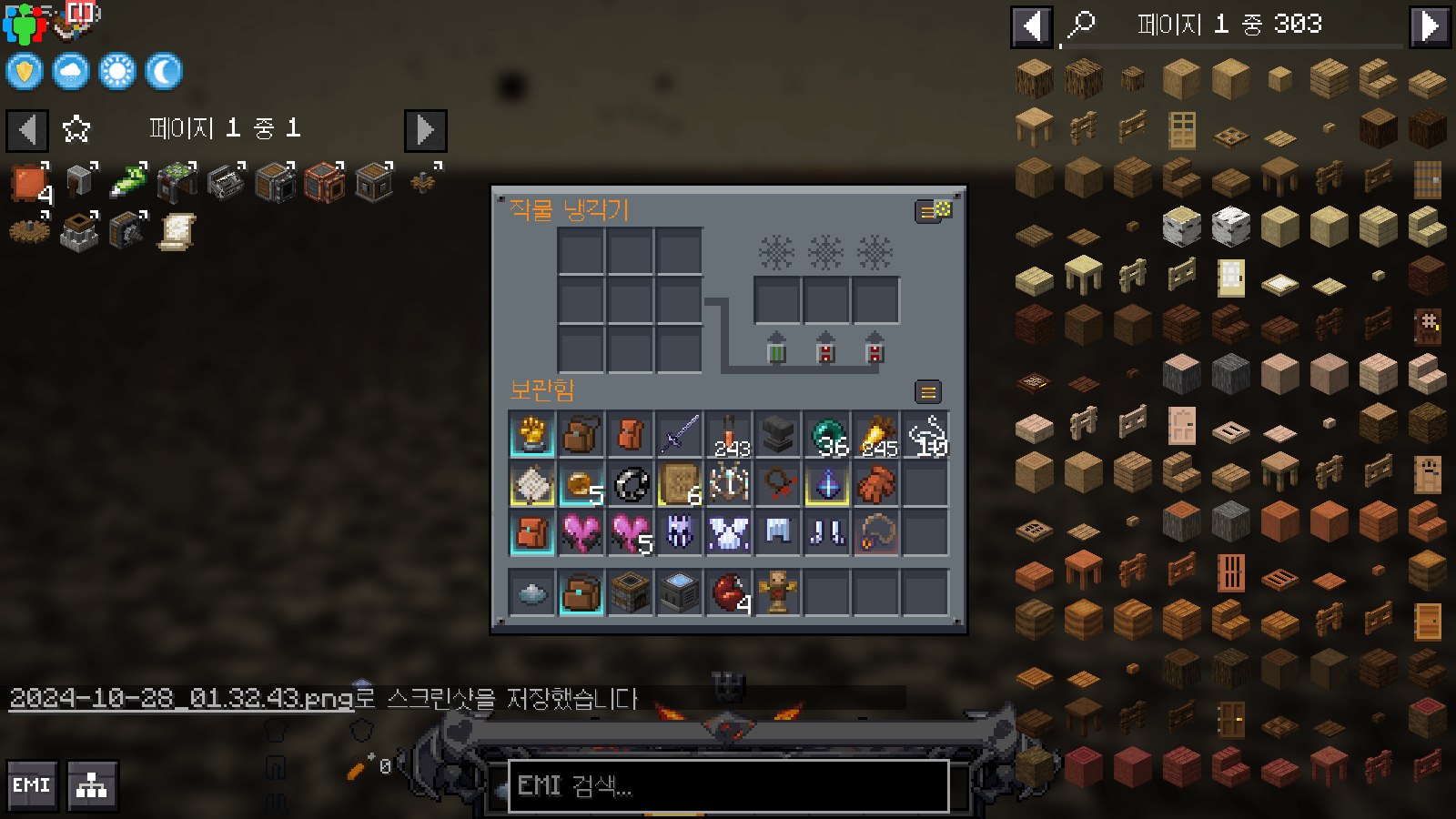This screenshot has height=819, width=1456.
Task: Click the favorites next page arrow
Action: 425,130
